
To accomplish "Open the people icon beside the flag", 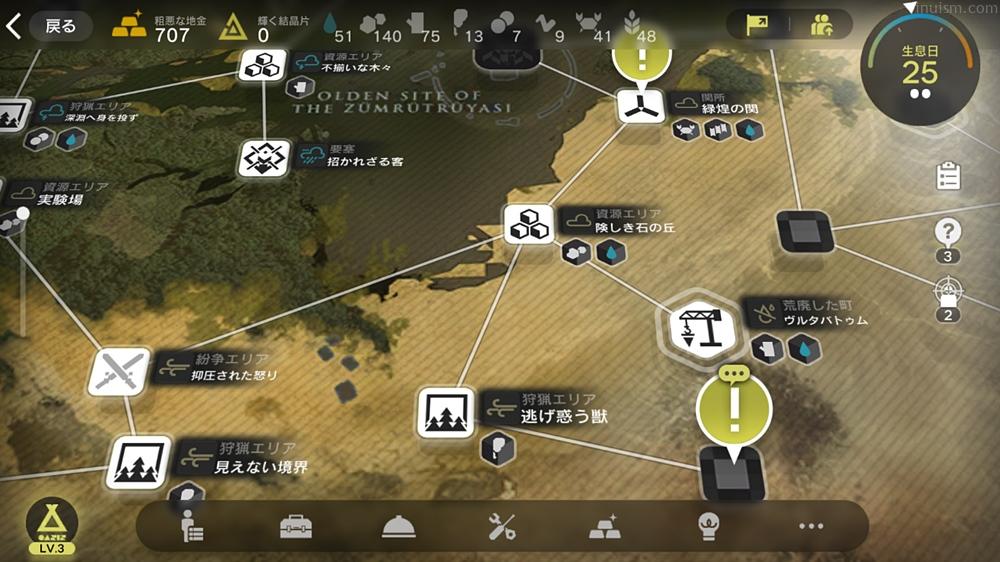I will pyautogui.click(x=822, y=25).
